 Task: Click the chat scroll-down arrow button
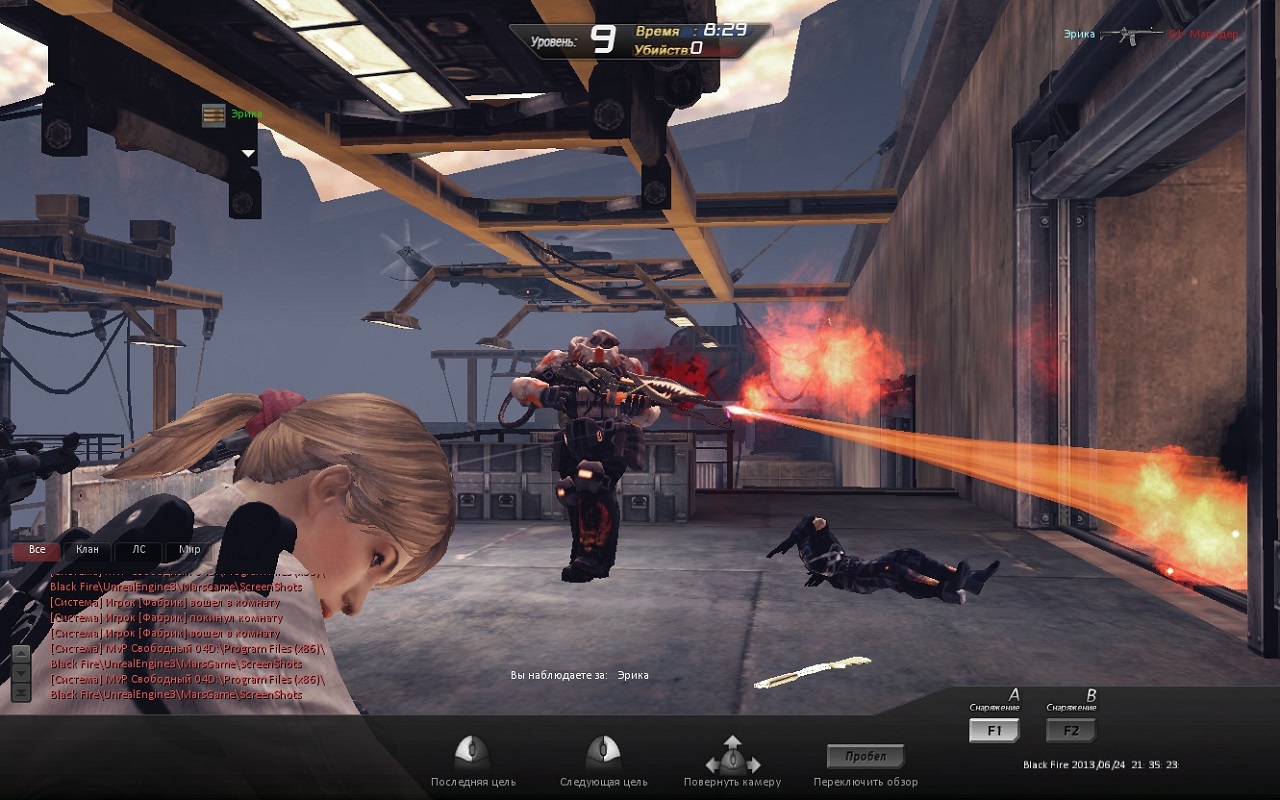coord(20,673)
